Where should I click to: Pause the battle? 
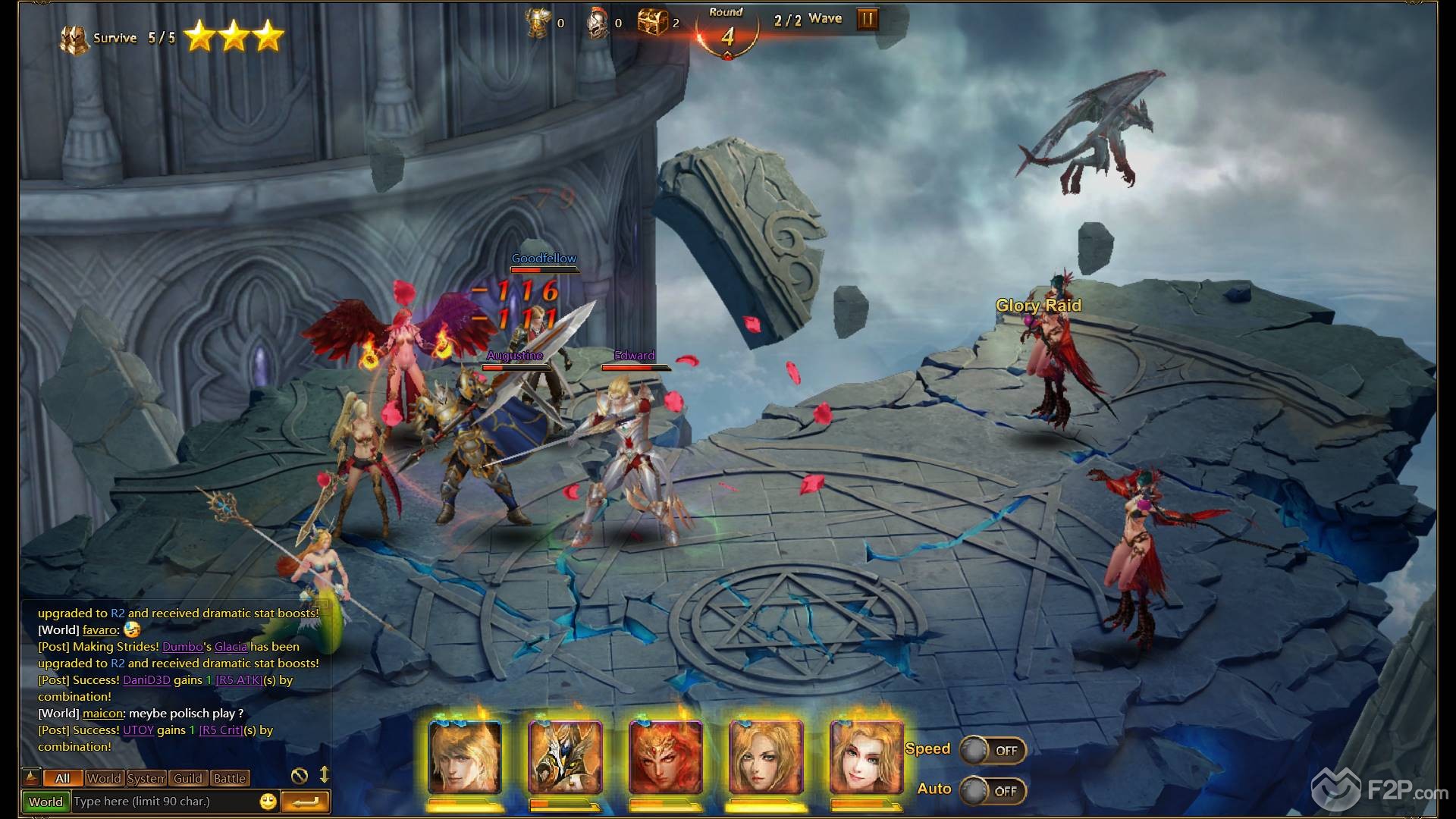tap(867, 19)
